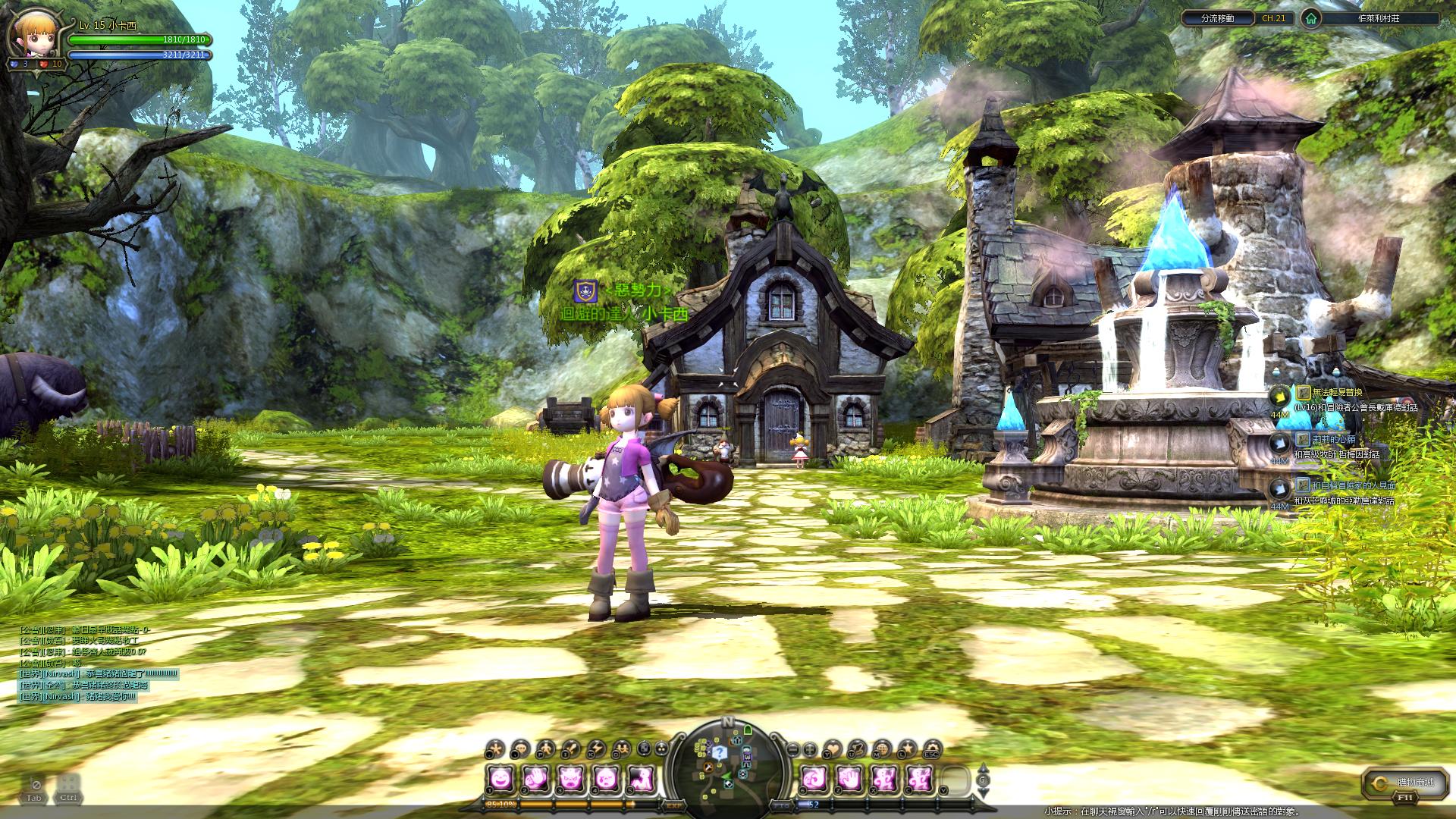Open the star icon menu
Viewport: 1456px width, 819px height.
pyautogui.click(x=906, y=749)
